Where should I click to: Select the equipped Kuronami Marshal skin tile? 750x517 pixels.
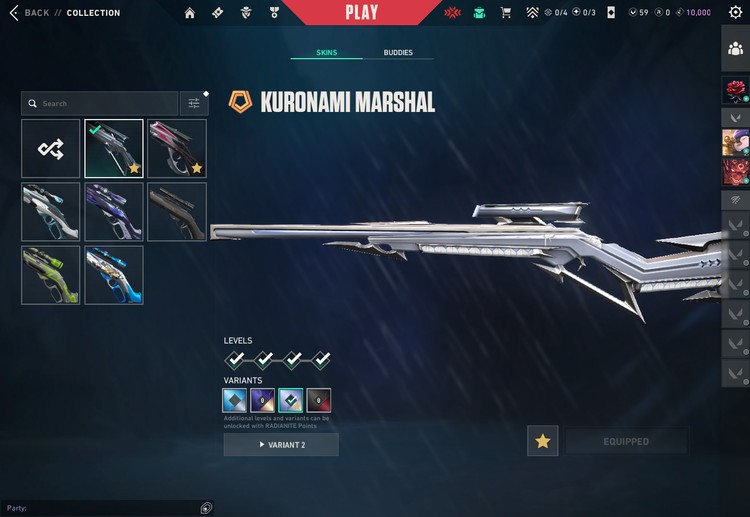(x=114, y=149)
